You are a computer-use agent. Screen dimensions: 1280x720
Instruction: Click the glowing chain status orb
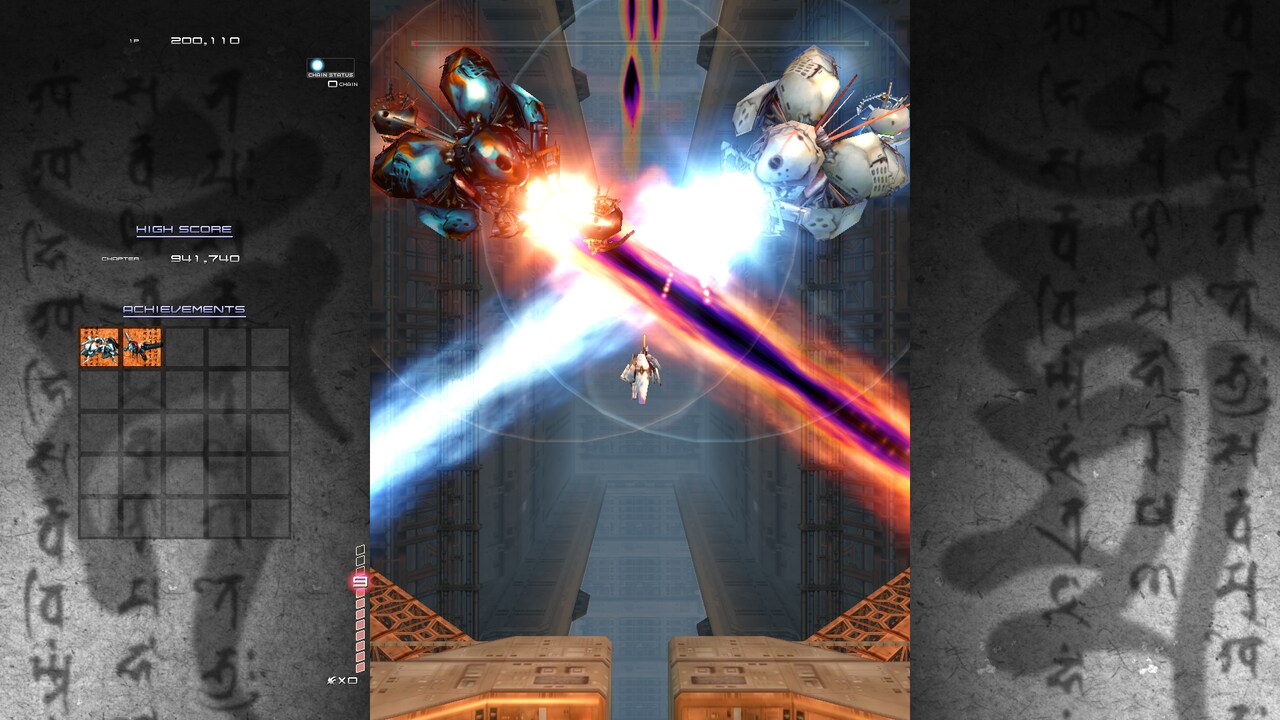click(x=315, y=65)
